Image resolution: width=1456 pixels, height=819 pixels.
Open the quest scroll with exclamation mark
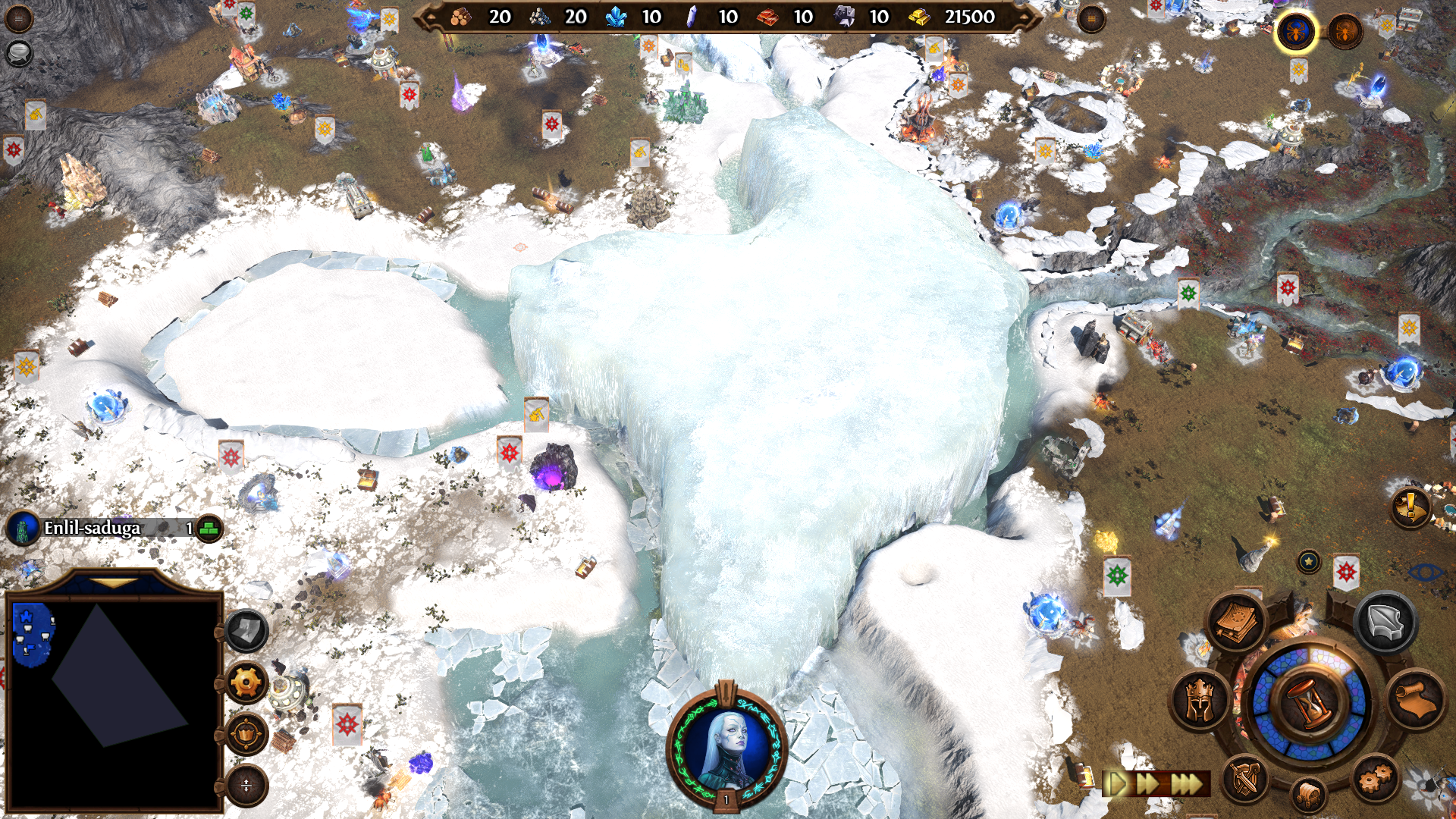coord(1410,506)
